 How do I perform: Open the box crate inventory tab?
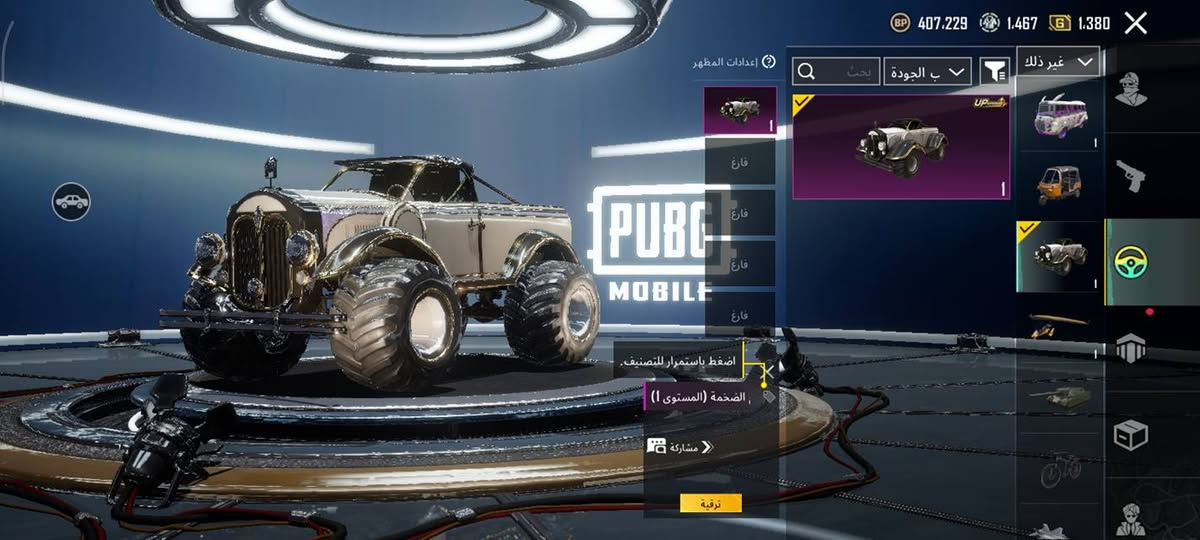point(1131,435)
